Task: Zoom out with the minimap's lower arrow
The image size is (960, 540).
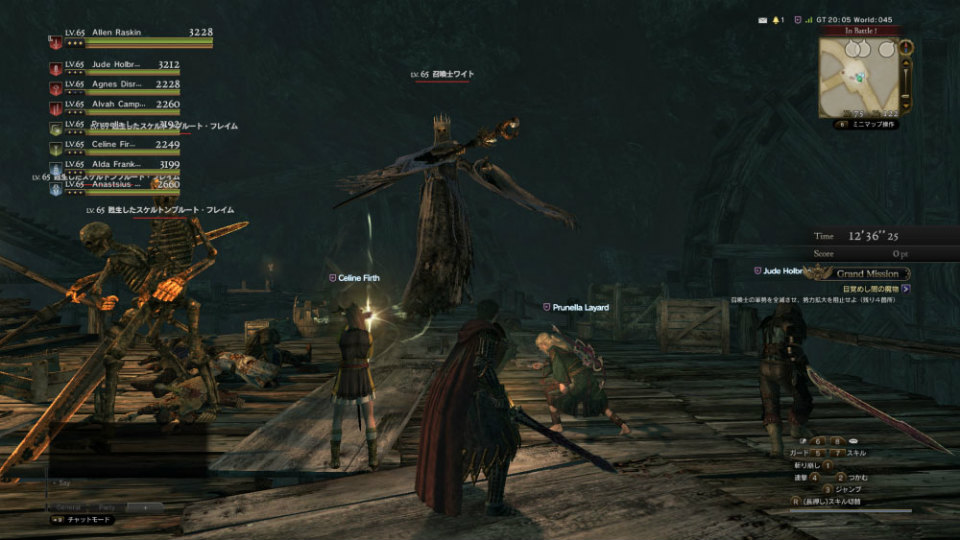Action: click(906, 104)
